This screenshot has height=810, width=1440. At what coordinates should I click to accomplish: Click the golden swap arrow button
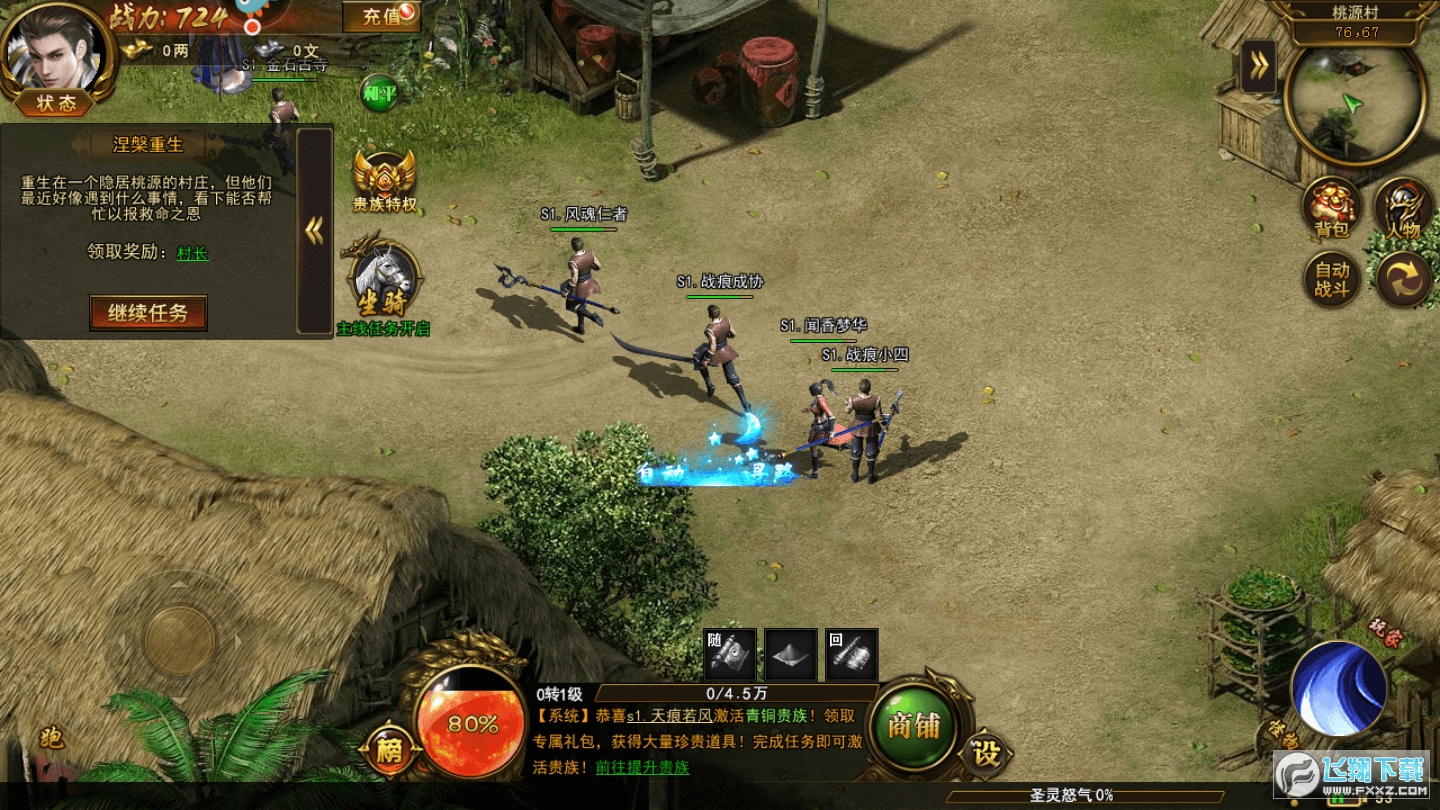1404,279
